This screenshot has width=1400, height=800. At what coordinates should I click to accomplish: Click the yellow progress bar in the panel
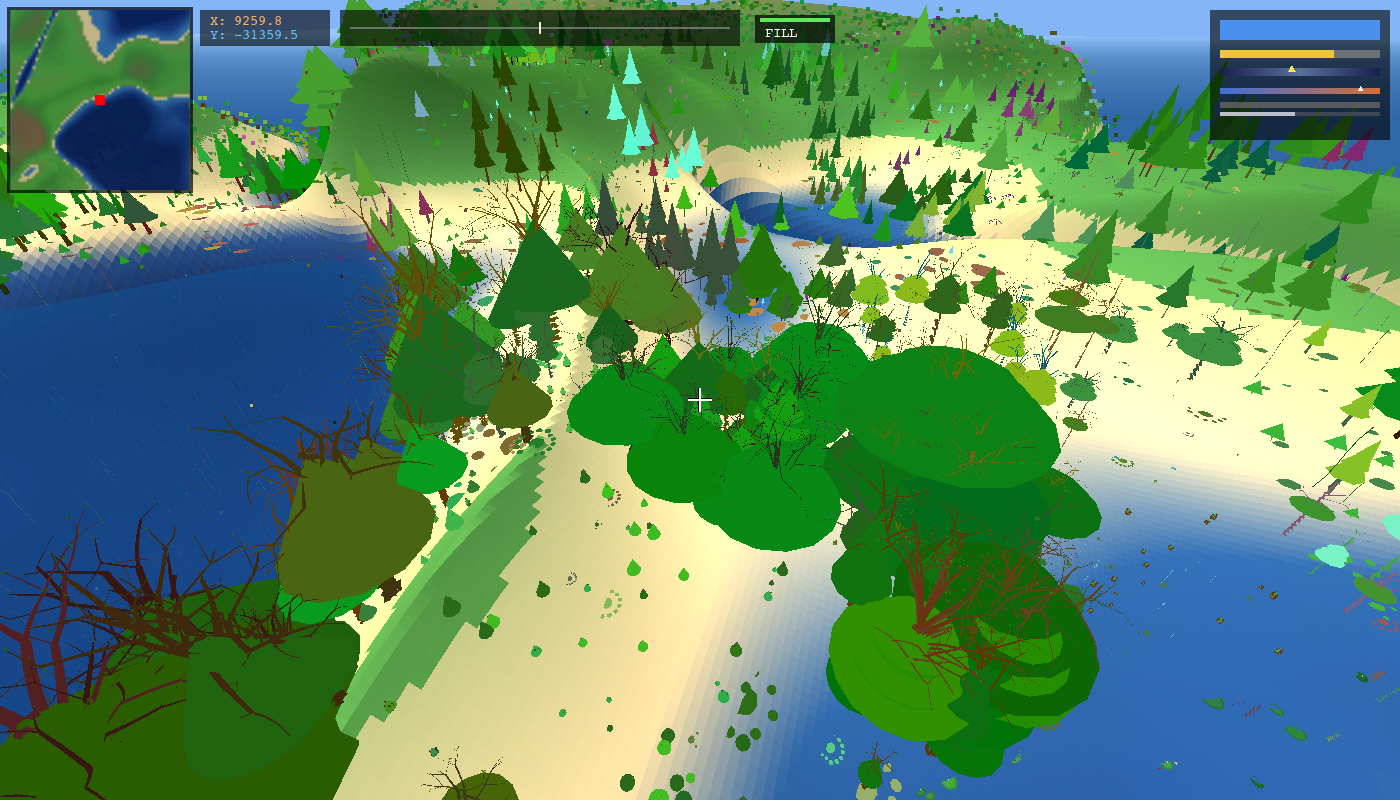[x=1277, y=54]
